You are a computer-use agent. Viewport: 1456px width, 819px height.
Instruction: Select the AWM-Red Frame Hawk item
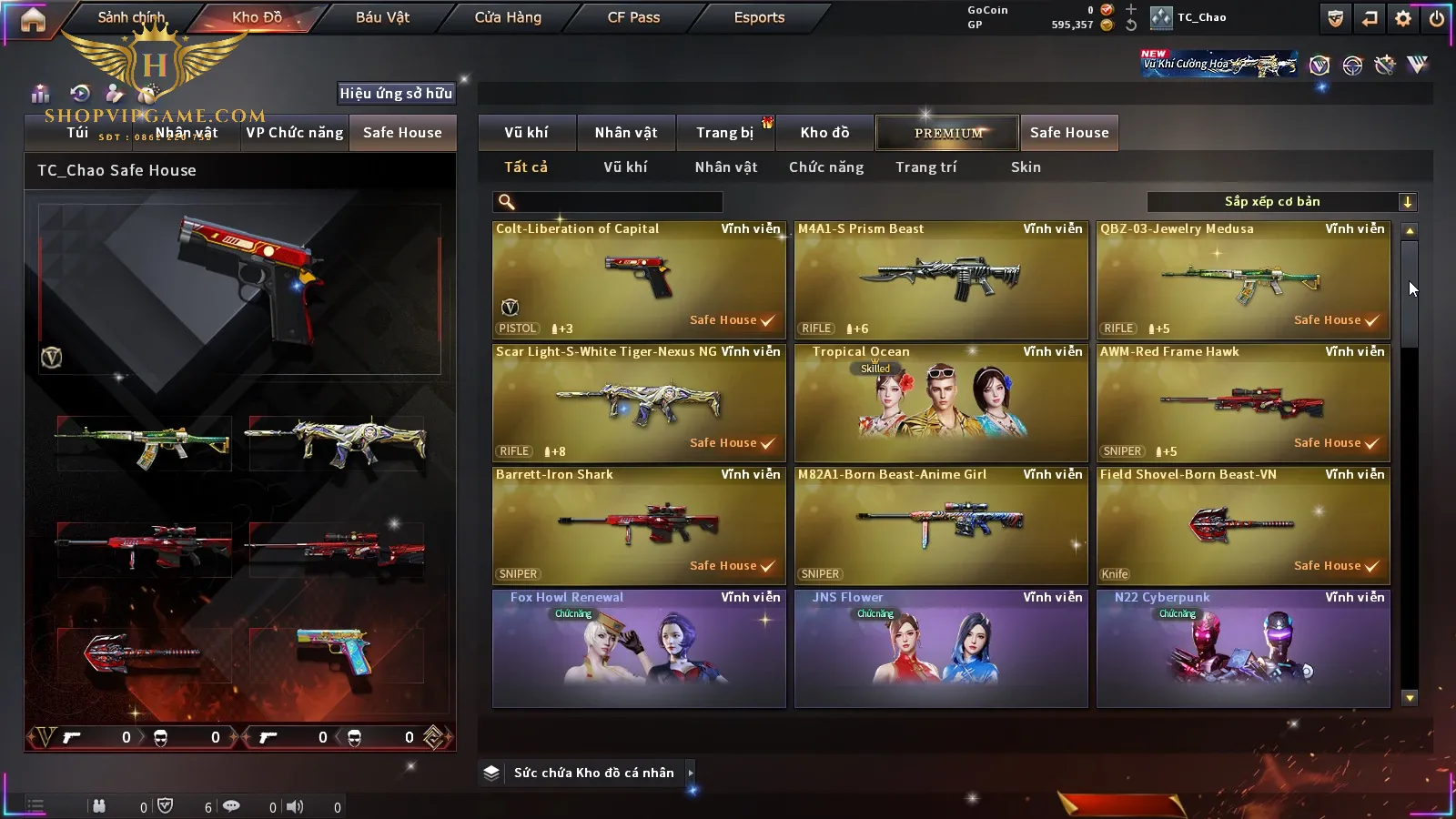1243,403
